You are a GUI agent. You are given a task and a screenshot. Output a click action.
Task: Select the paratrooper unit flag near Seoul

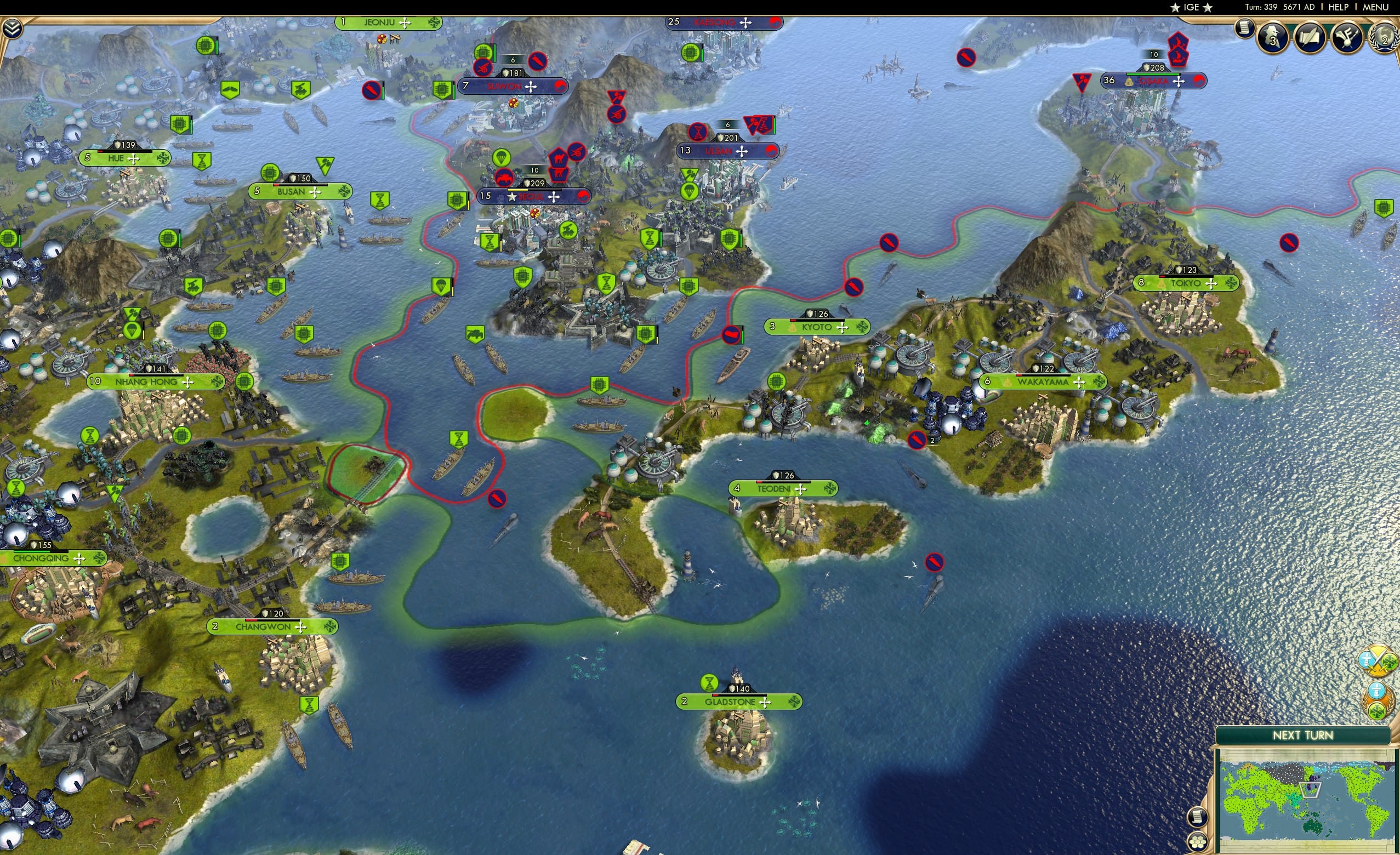pyautogui.click(x=502, y=158)
